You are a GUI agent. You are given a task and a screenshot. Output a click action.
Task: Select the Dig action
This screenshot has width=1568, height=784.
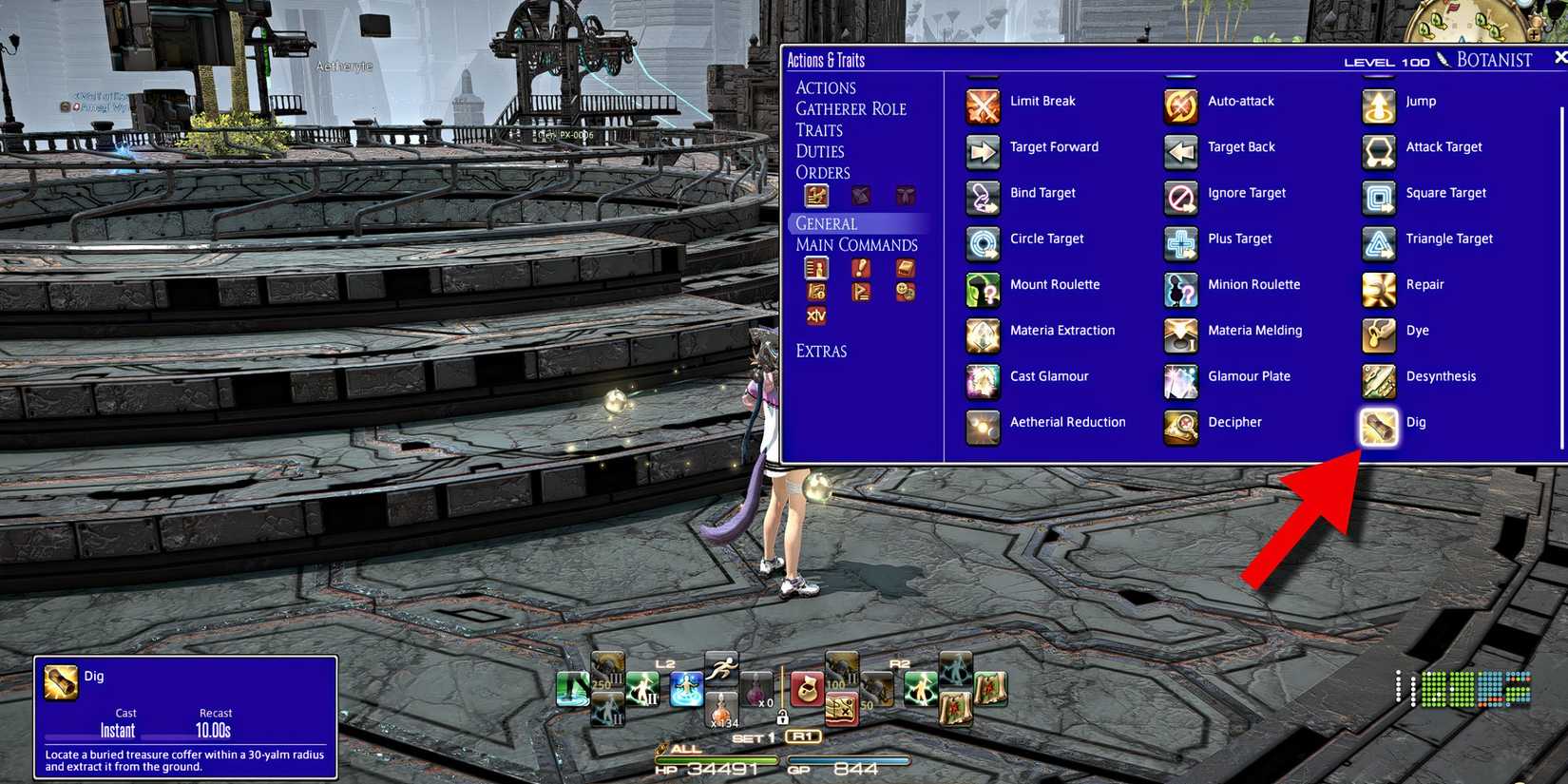[1378, 428]
